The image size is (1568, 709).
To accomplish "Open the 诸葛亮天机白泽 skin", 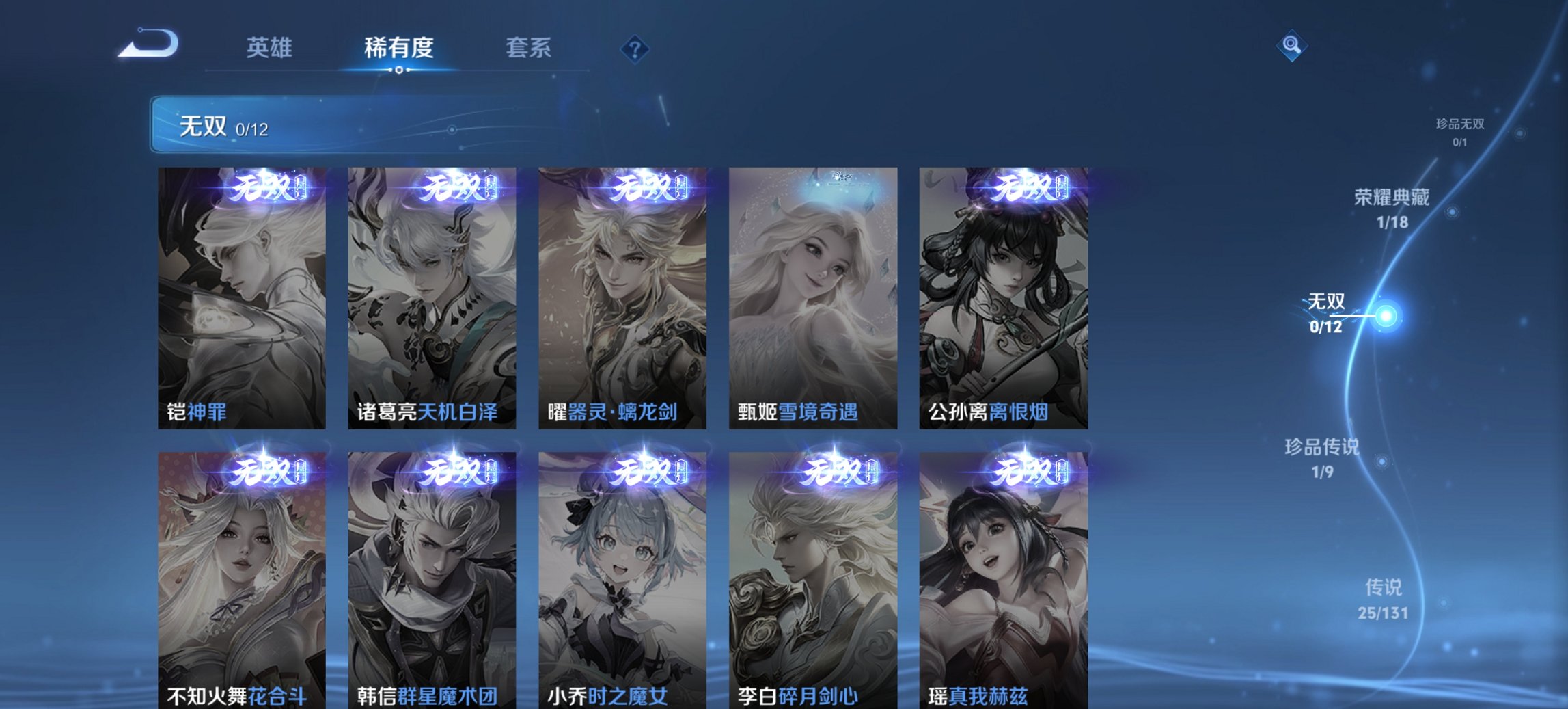I will (430, 294).
